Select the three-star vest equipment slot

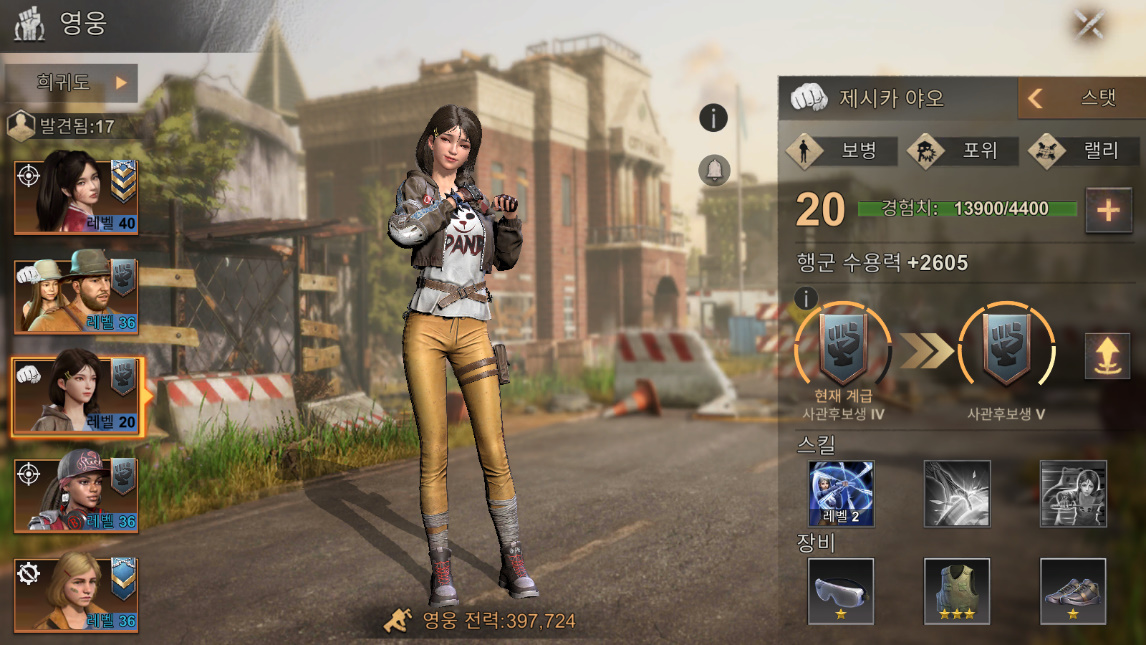click(957, 591)
